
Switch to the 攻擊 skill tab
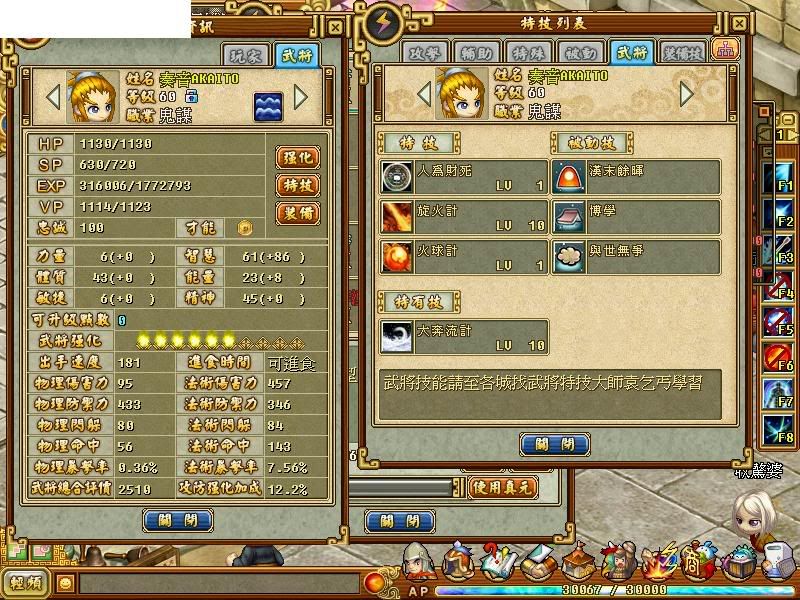point(425,53)
